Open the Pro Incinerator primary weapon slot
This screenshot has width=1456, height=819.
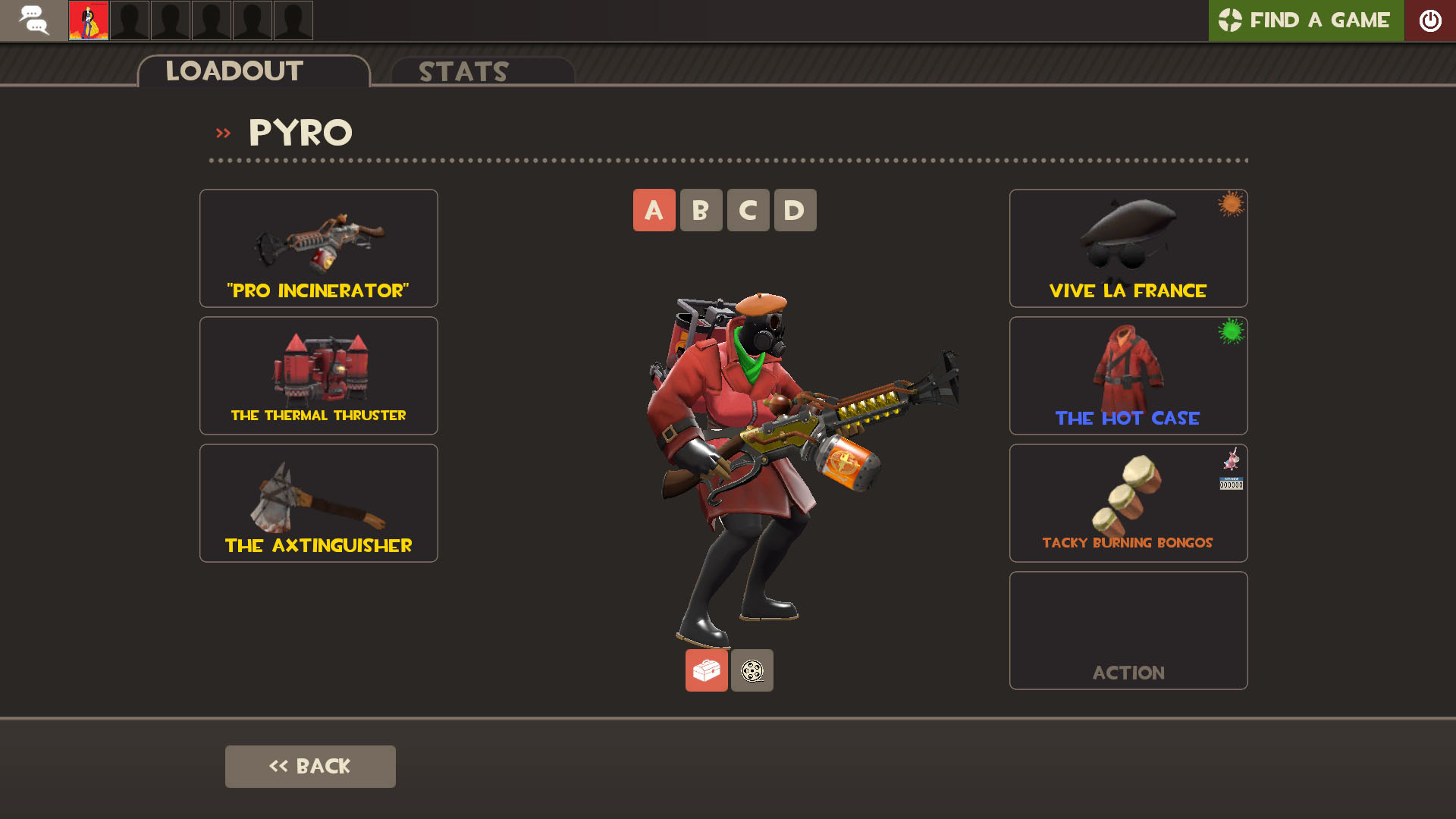318,248
